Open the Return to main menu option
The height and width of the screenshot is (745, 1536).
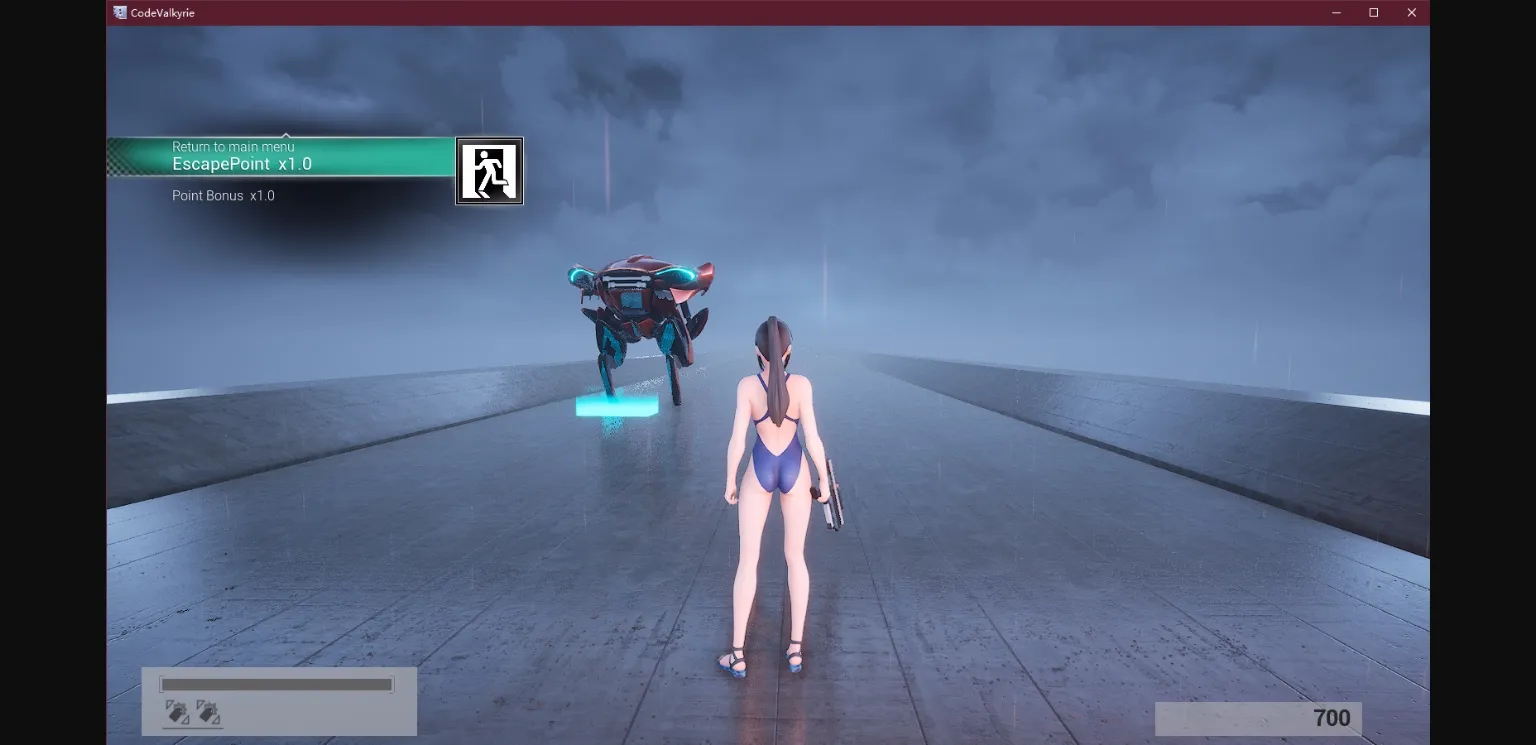click(x=233, y=146)
